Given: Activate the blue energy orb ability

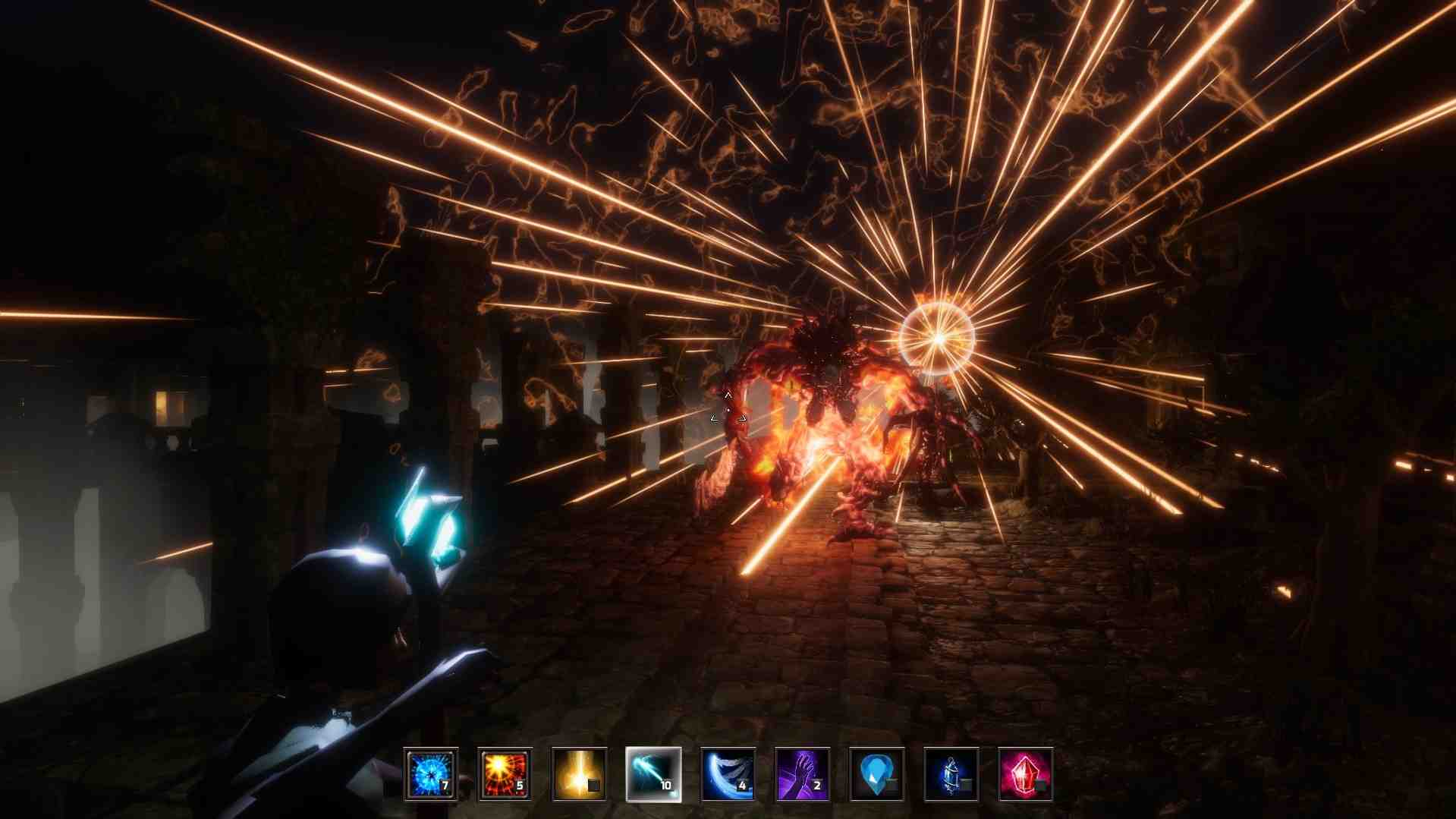Looking at the screenshot, I should [430, 774].
